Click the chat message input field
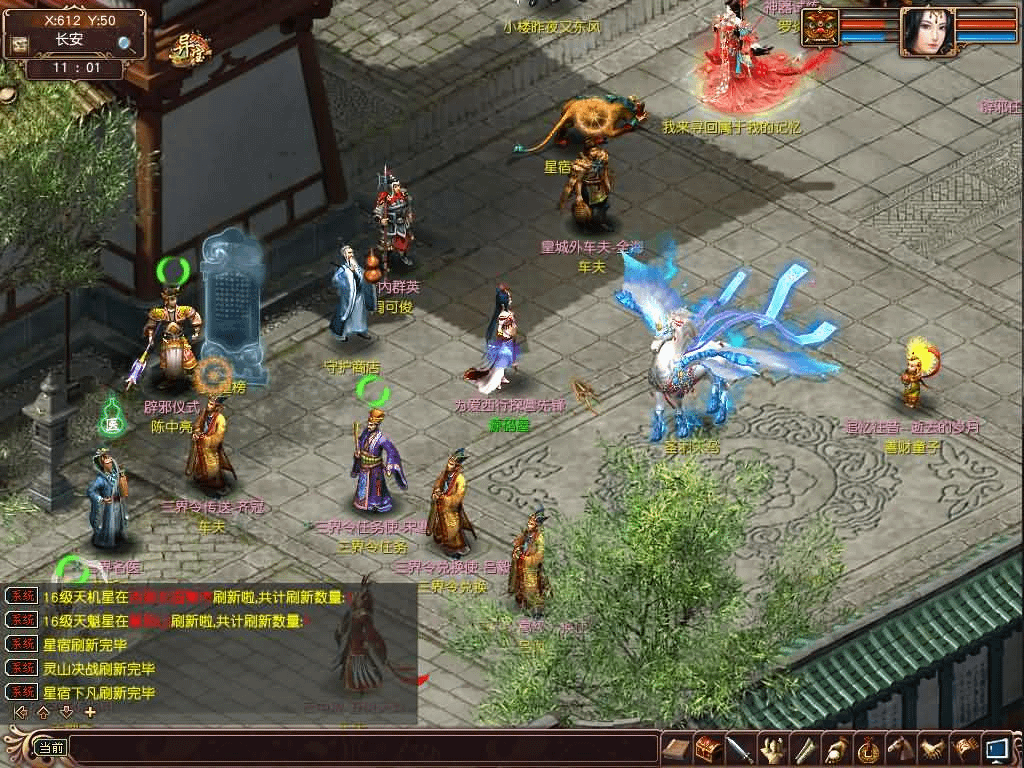1024x768 pixels. 360,748
